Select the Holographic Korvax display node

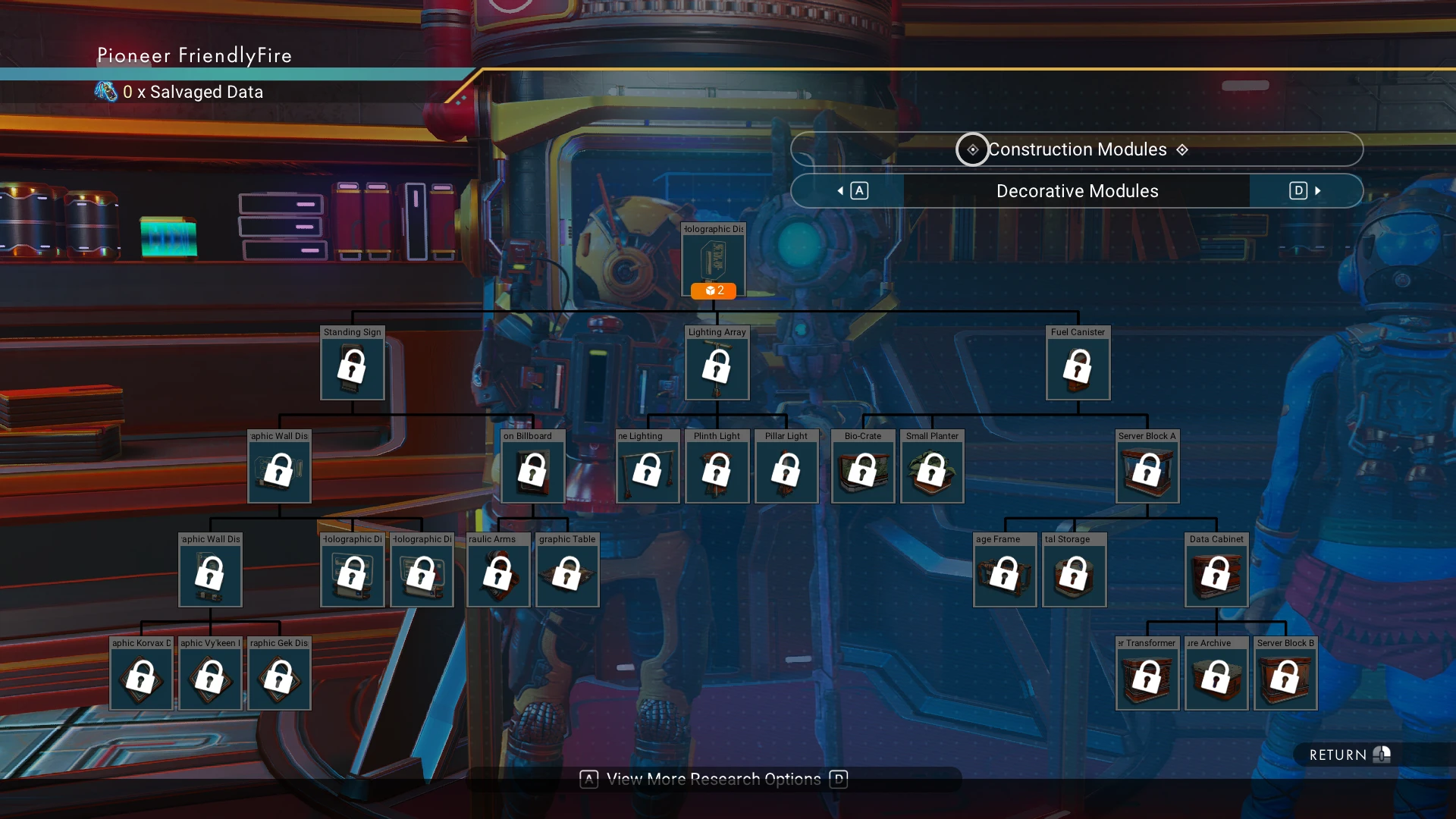[141, 679]
